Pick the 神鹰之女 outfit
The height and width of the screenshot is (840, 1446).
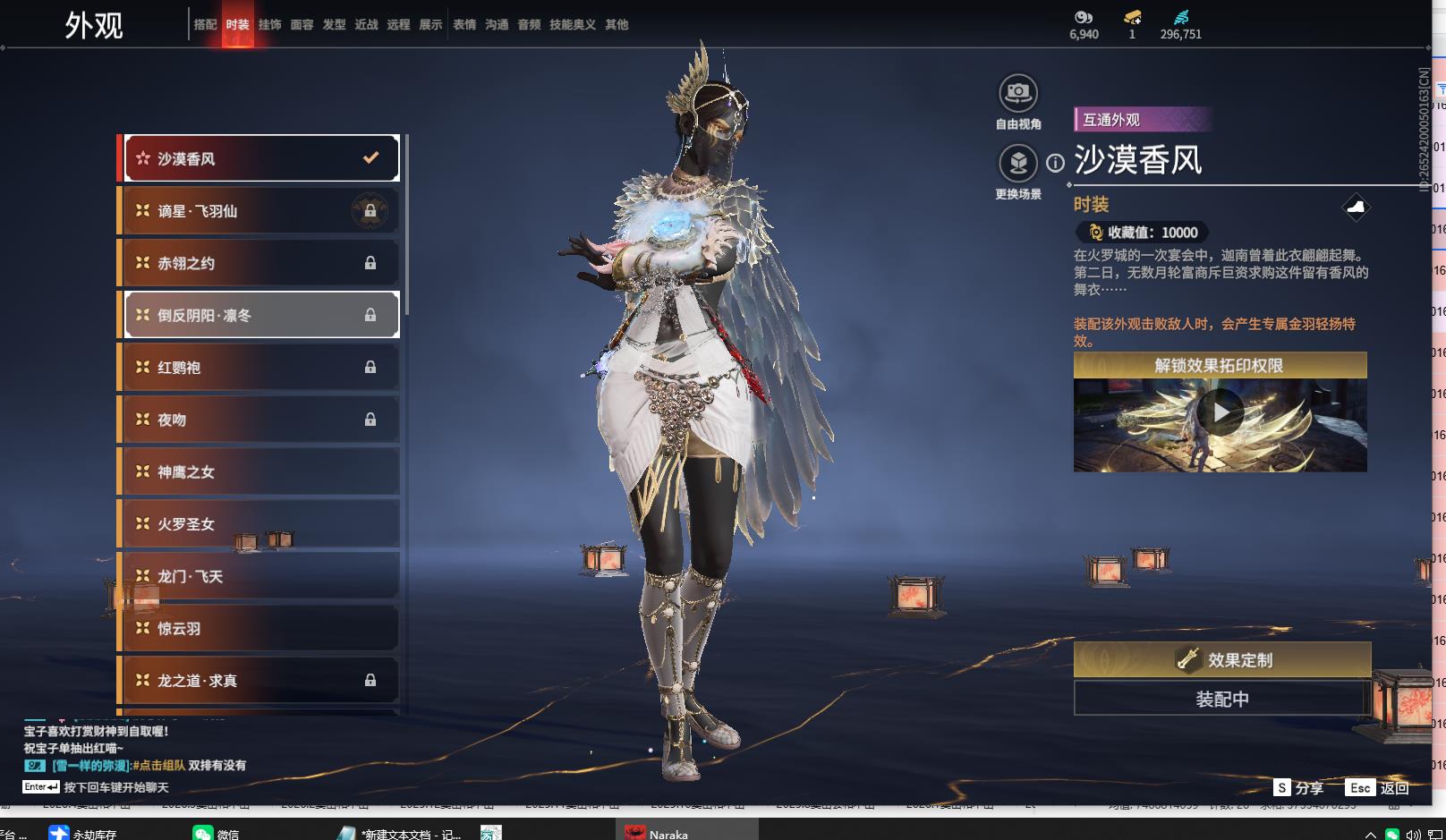point(259,471)
